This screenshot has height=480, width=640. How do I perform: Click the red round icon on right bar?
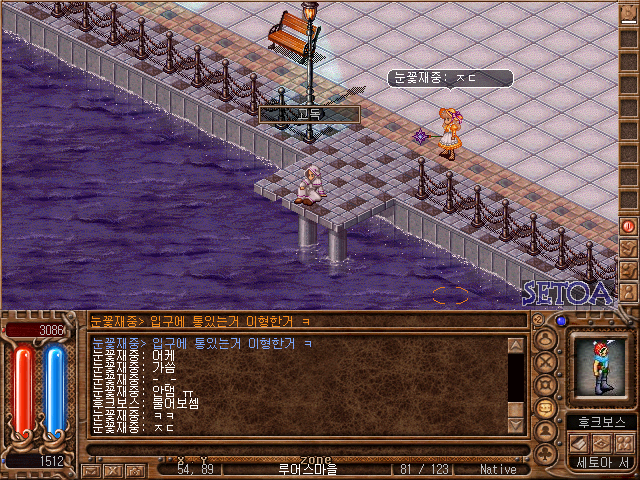click(x=629, y=226)
